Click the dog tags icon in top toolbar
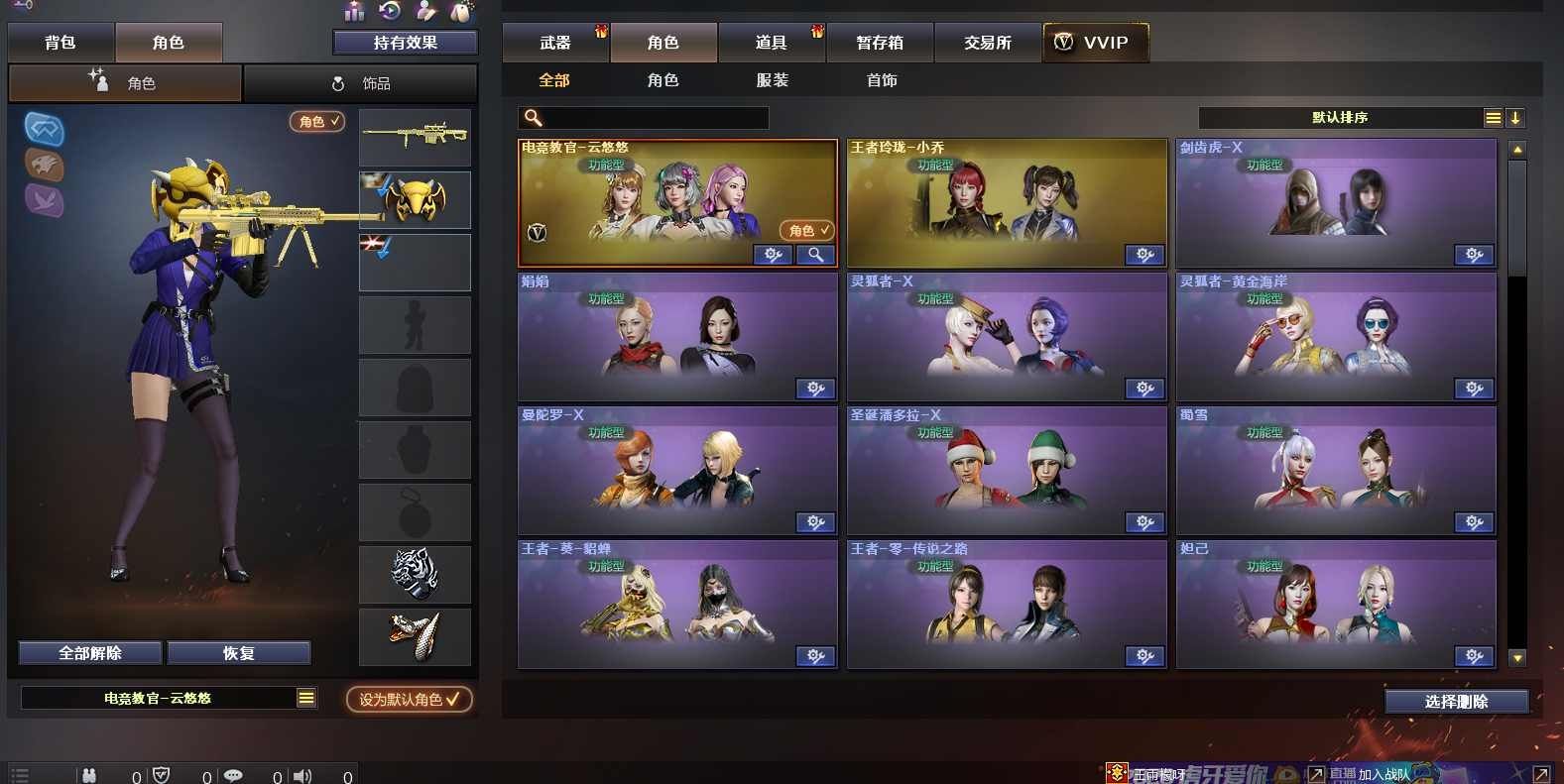Viewport: 1564px width, 784px height. [x=461, y=12]
